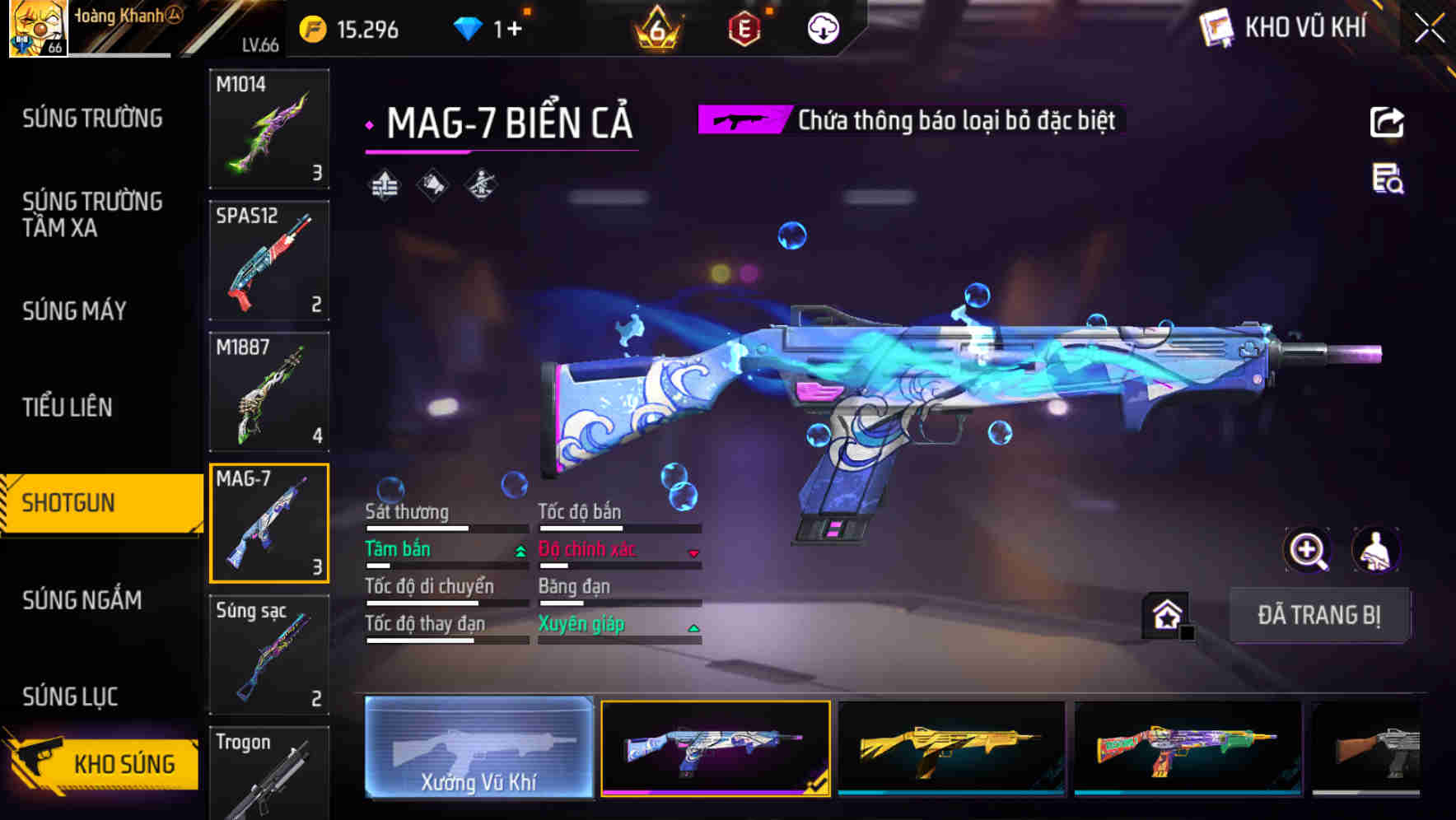Select the Tiểu Liên category
The height and width of the screenshot is (820, 1456).
click(68, 407)
